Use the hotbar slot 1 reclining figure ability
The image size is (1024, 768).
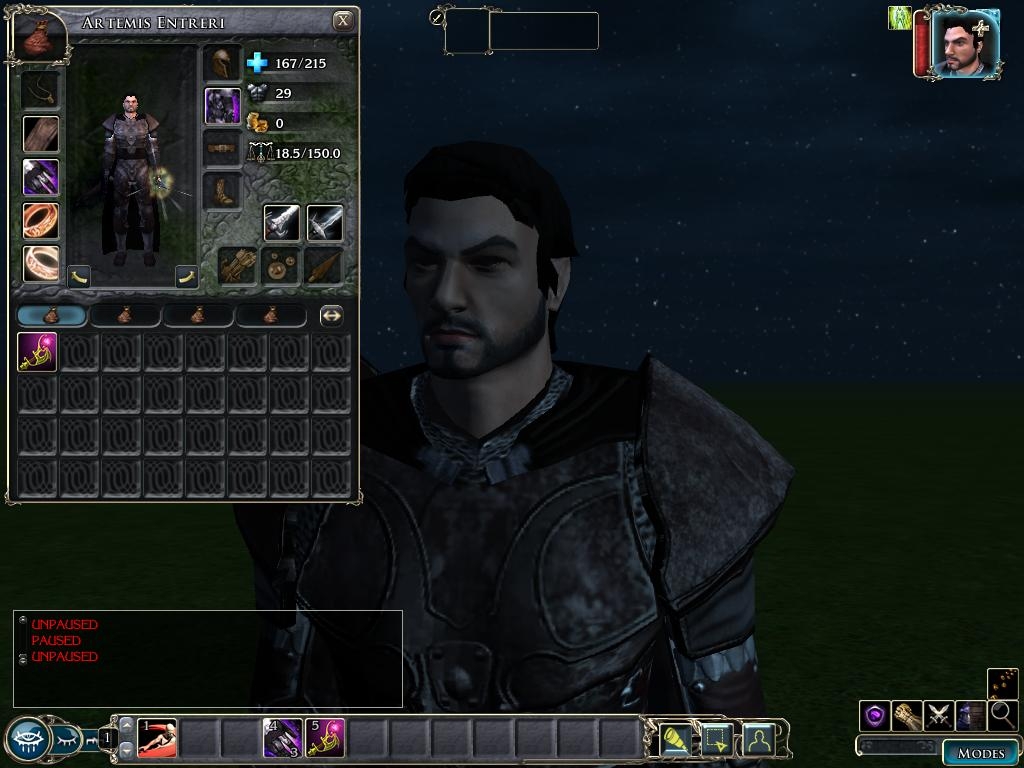[157, 739]
